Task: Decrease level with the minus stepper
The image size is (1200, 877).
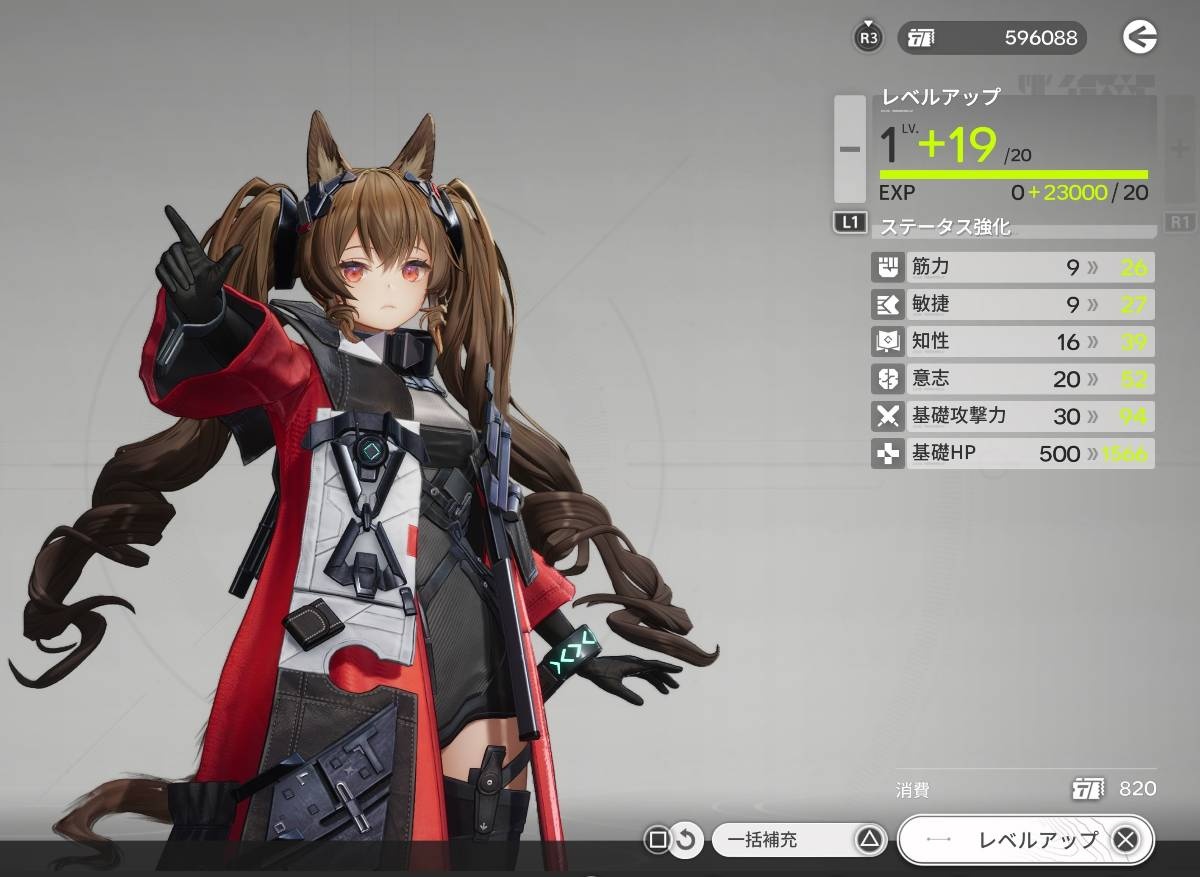Action: point(850,149)
